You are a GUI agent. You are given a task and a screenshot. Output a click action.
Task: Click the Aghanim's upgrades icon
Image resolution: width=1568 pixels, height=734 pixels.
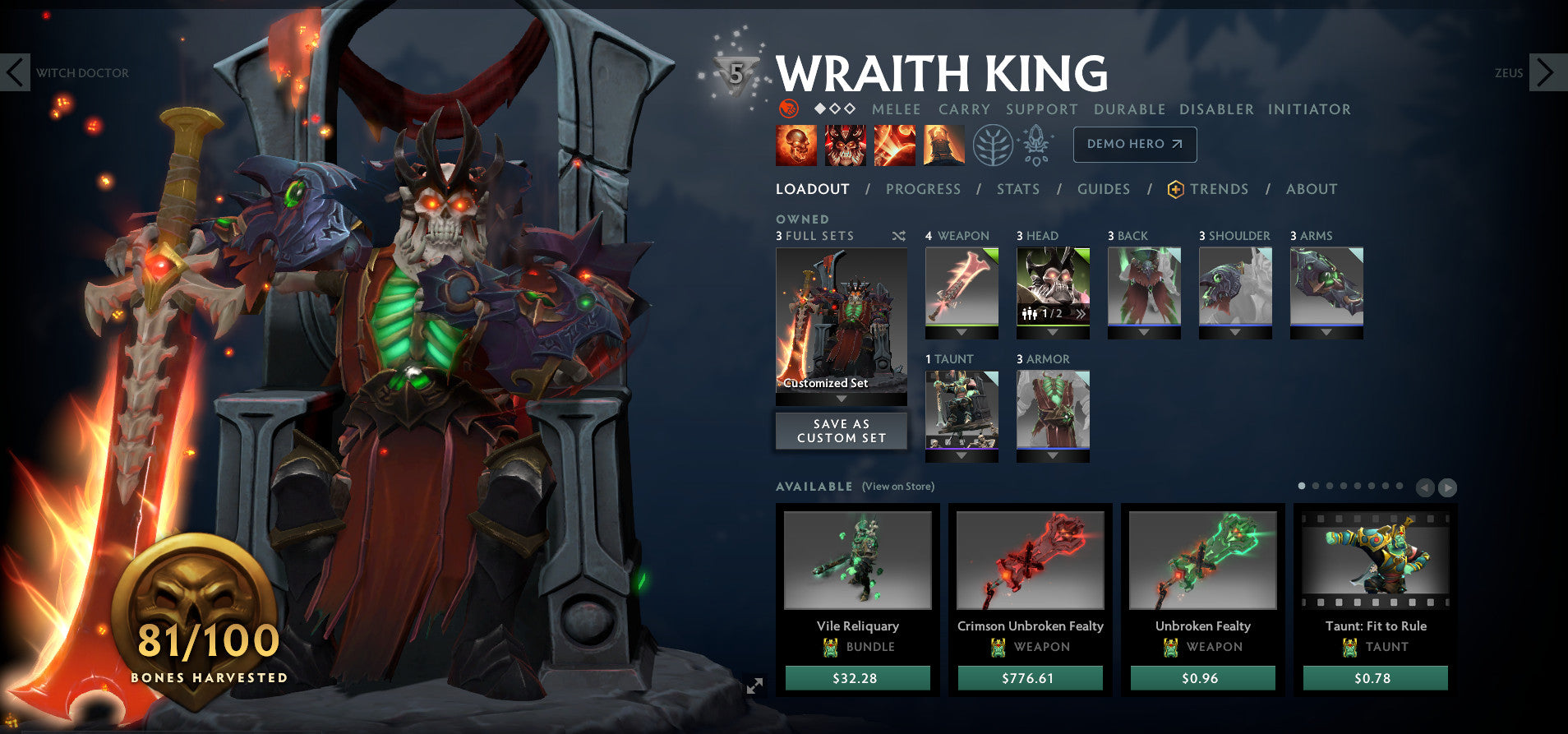pyautogui.click(x=1037, y=143)
